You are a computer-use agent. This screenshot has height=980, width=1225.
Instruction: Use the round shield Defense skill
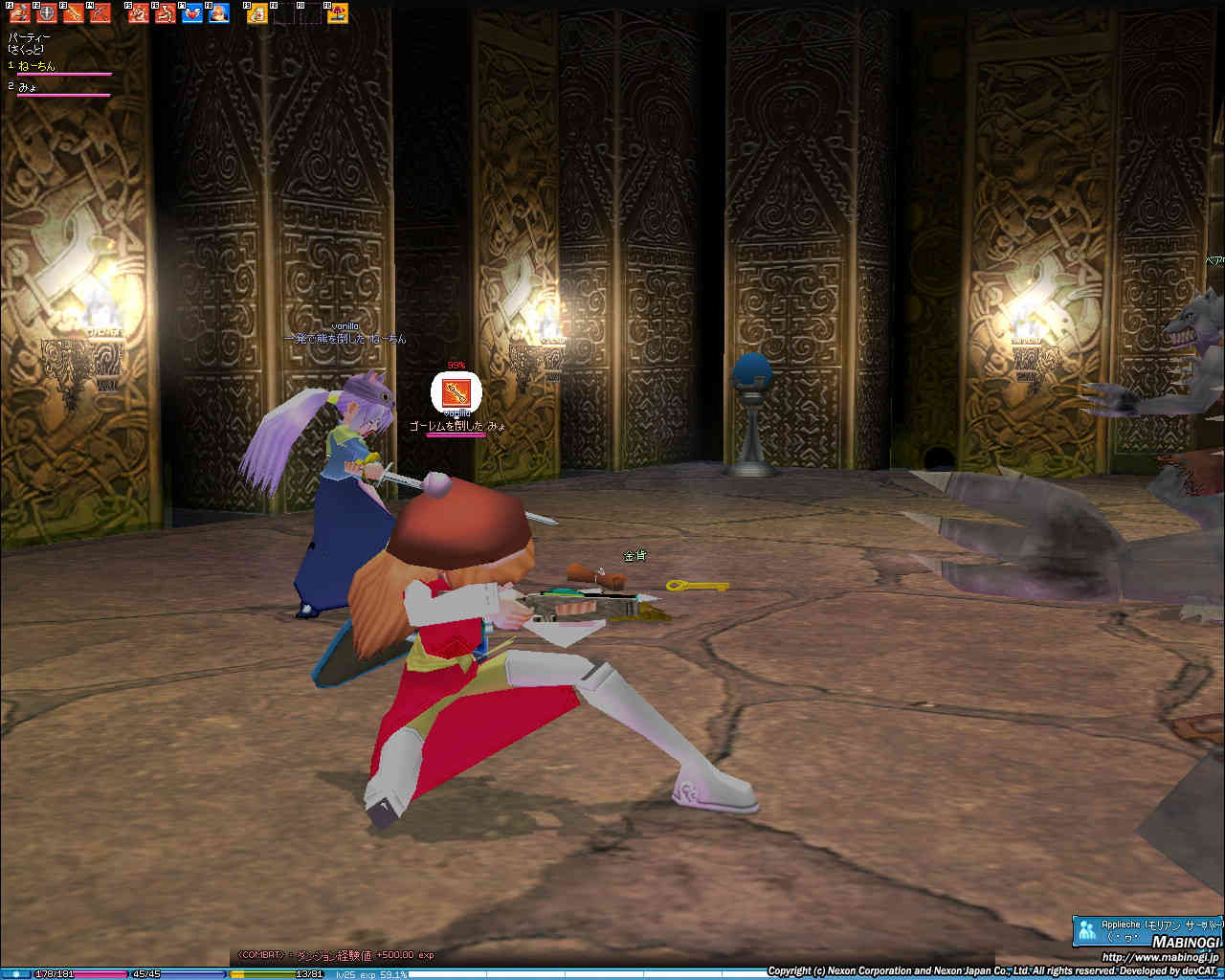[x=45, y=13]
